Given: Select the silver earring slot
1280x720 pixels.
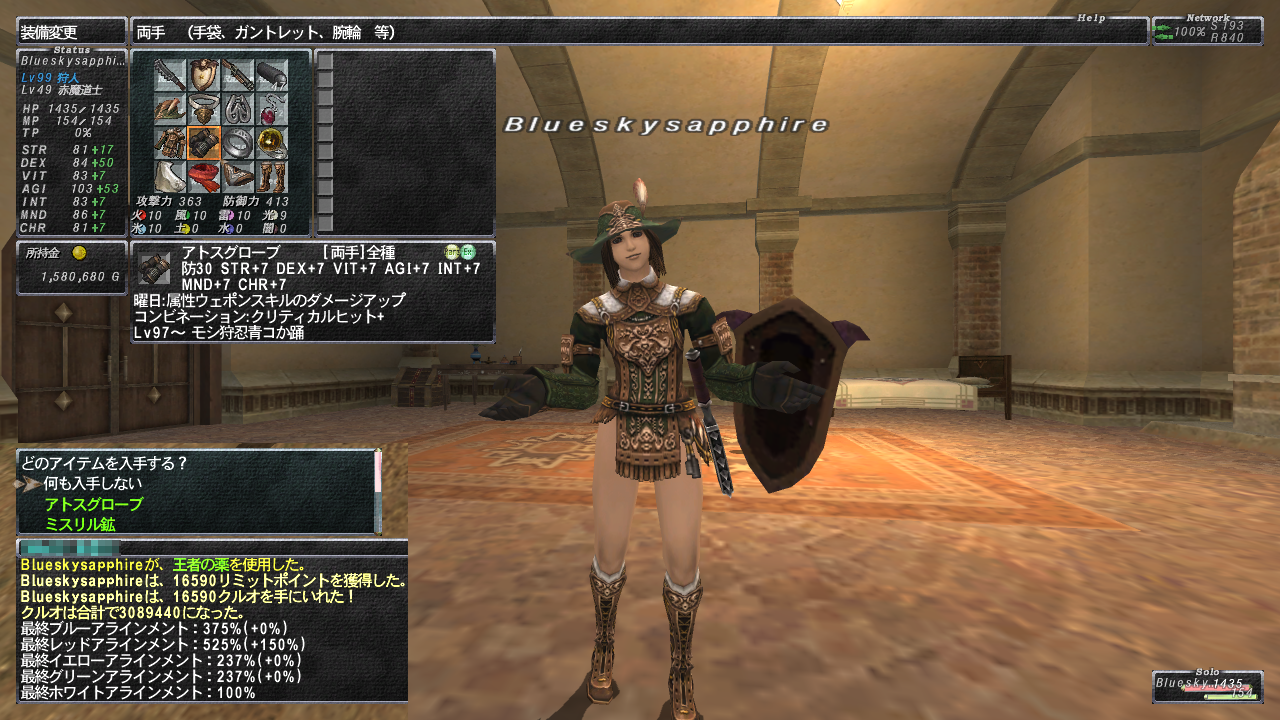Looking at the screenshot, I should pos(238,109).
